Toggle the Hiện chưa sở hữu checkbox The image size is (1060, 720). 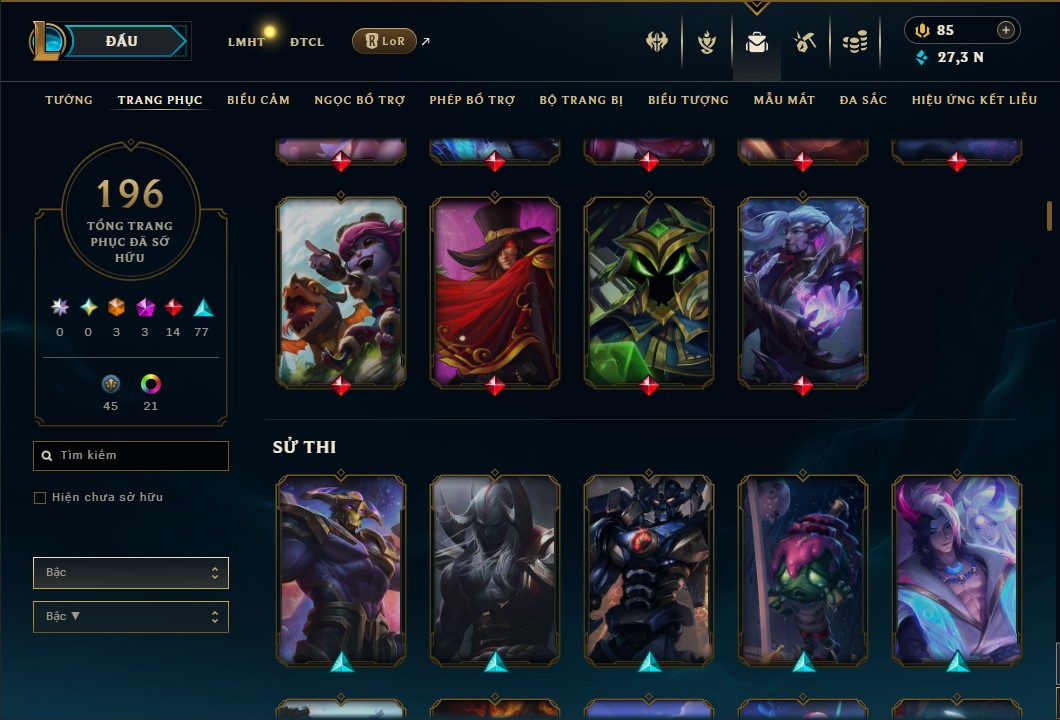40,498
